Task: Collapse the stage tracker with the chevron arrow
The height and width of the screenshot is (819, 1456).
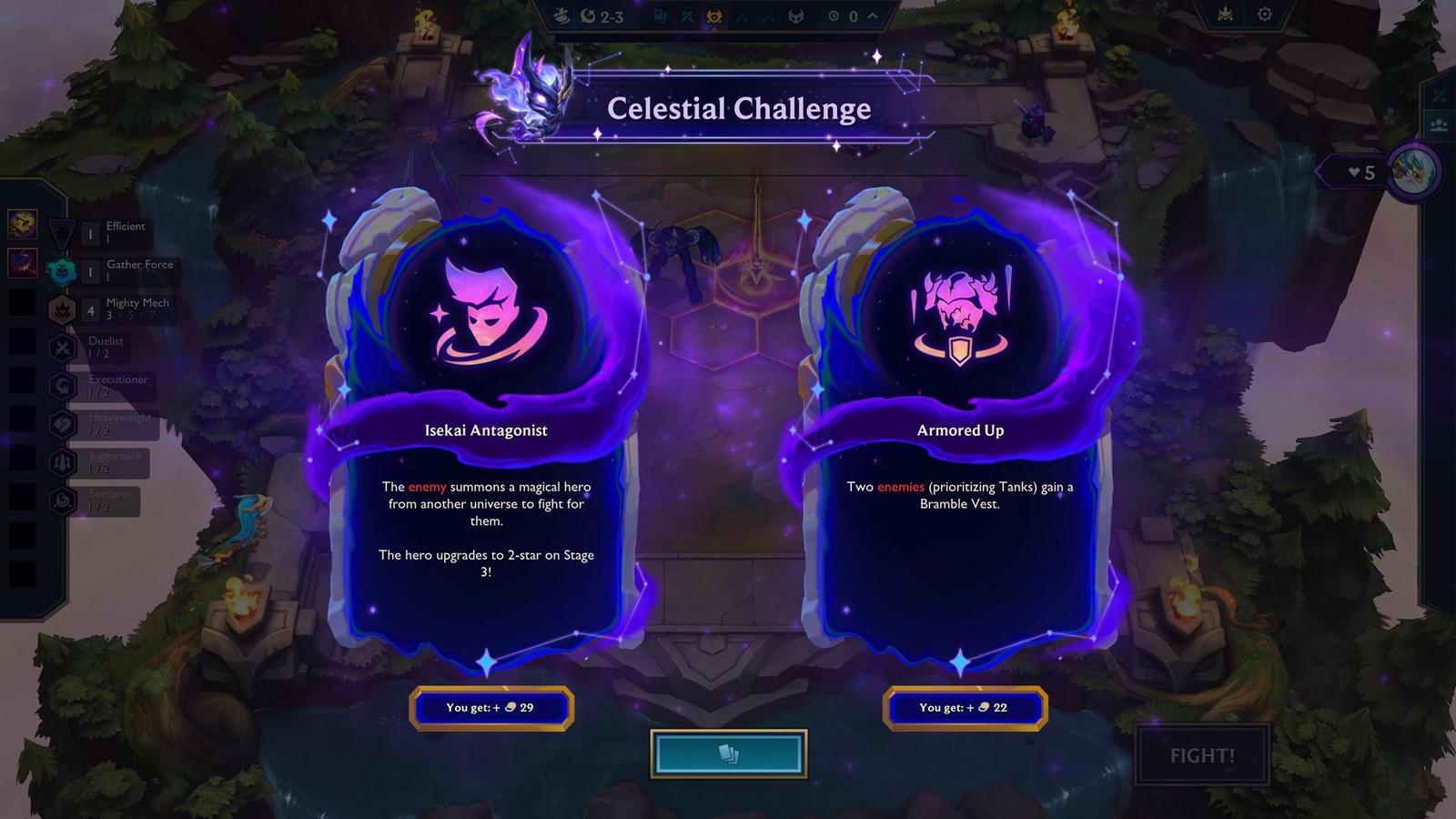Action: [870, 15]
